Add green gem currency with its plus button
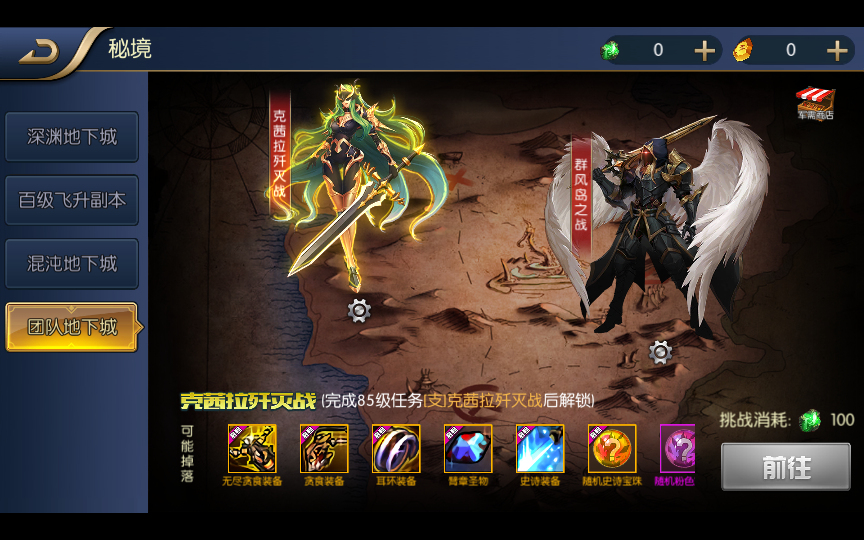This screenshot has width=864, height=540. [x=705, y=51]
